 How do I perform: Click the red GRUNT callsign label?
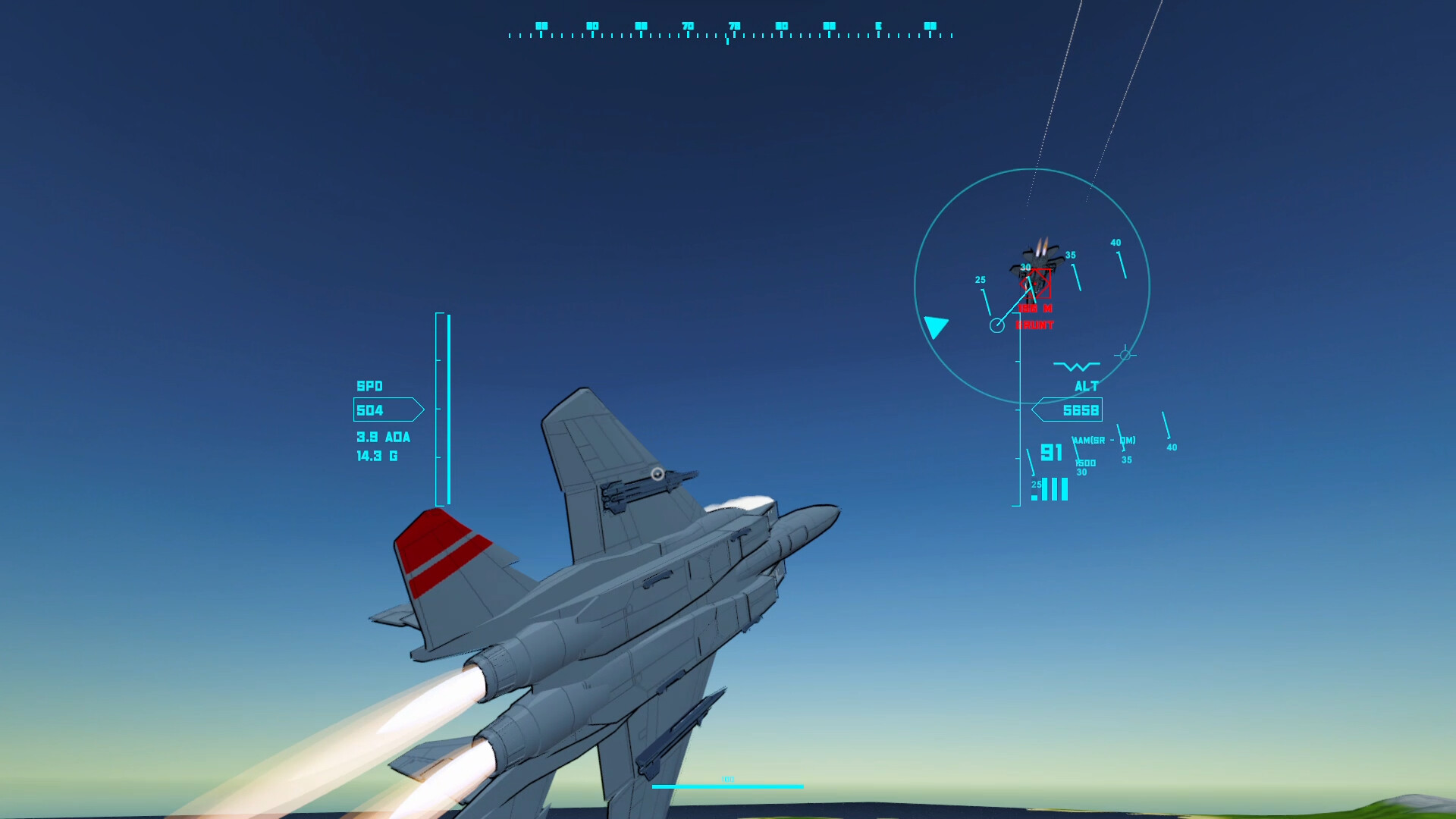click(1034, 325)
